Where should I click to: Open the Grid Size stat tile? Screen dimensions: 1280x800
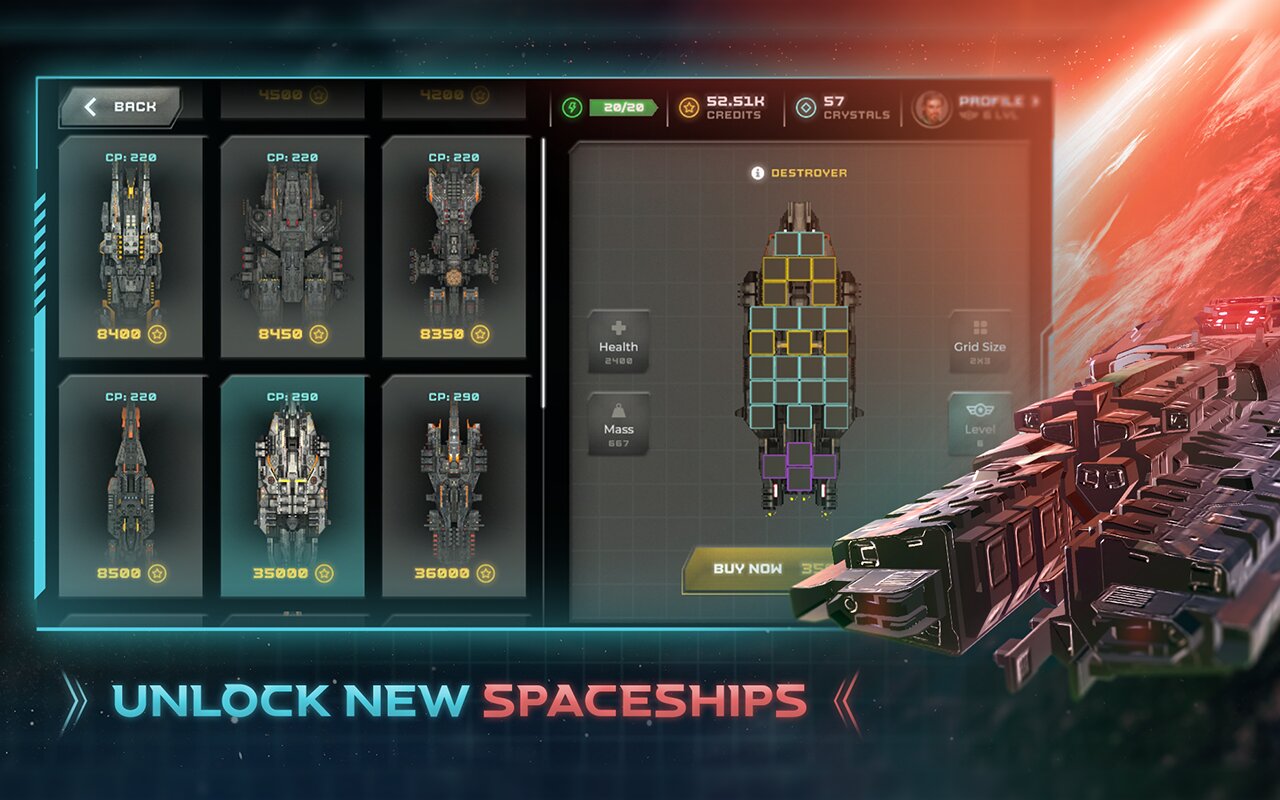[979, 341]
